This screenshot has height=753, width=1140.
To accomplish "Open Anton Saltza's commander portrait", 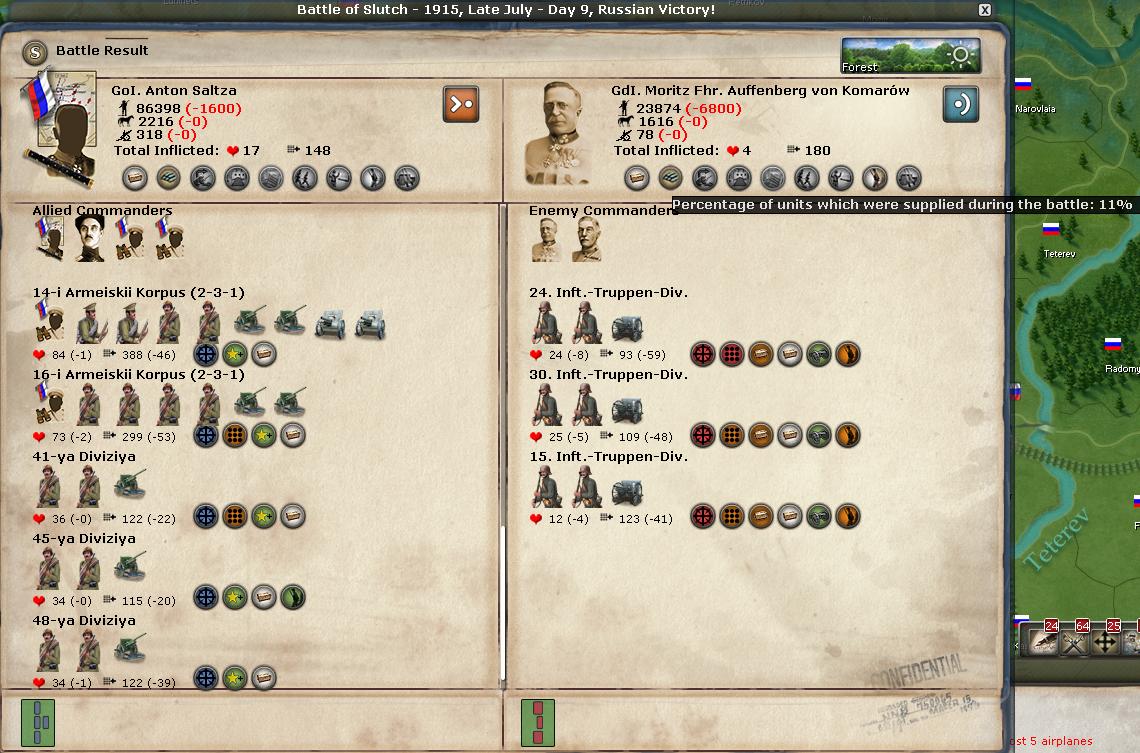I will pos(62,122).
